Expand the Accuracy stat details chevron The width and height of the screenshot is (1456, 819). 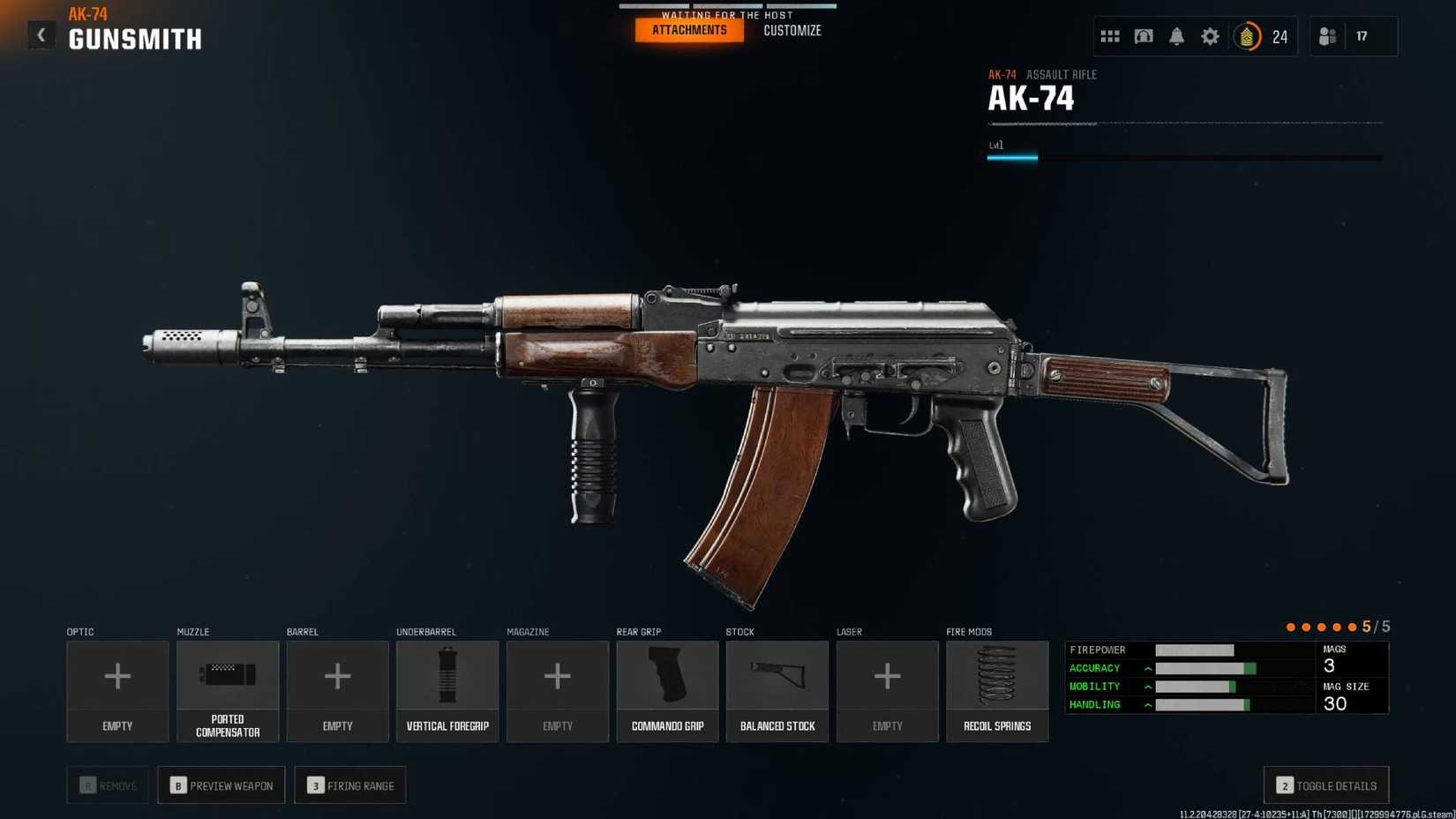tap(1147, 668)
